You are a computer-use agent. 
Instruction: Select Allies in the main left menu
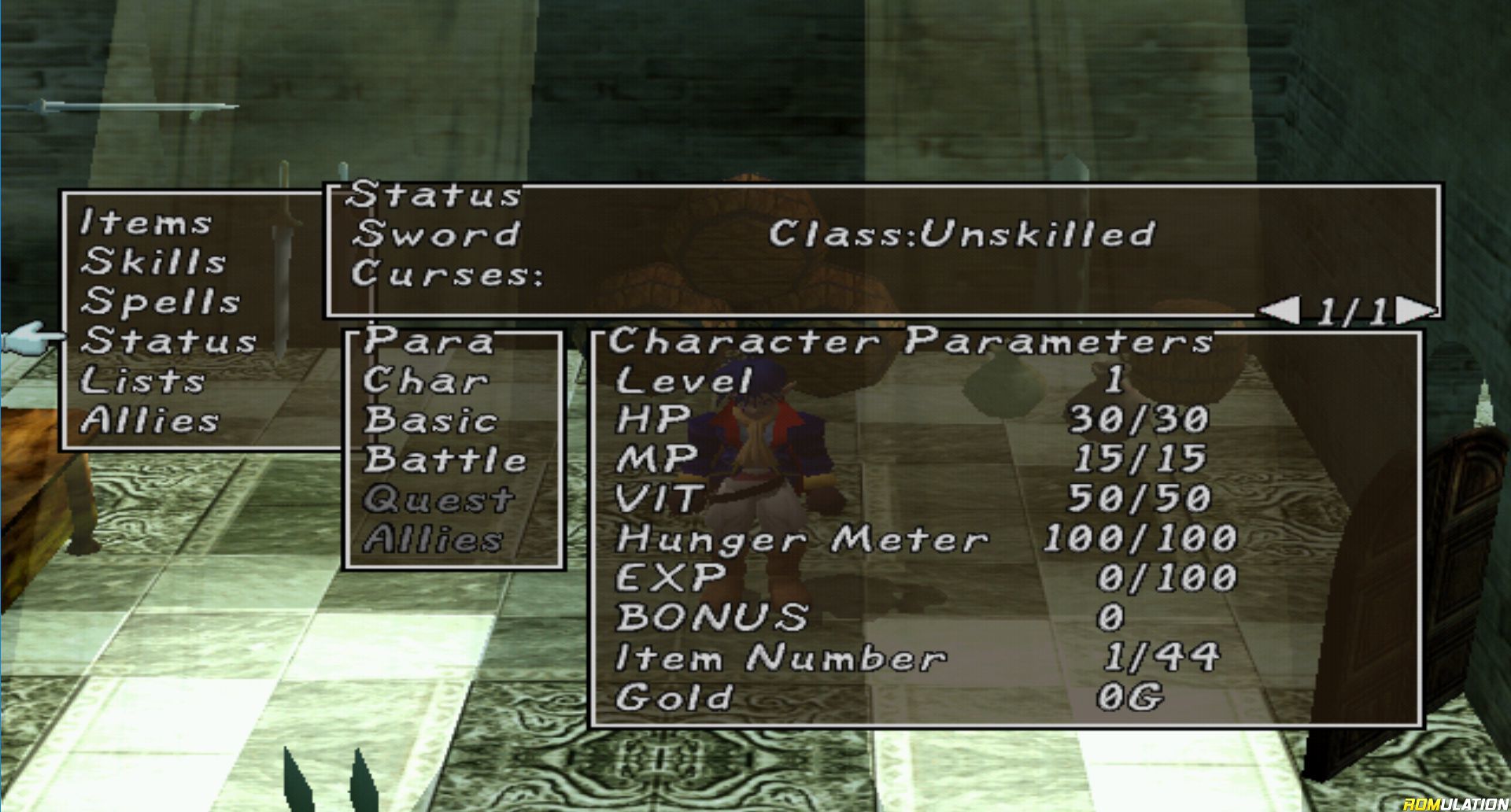[150, 420]
